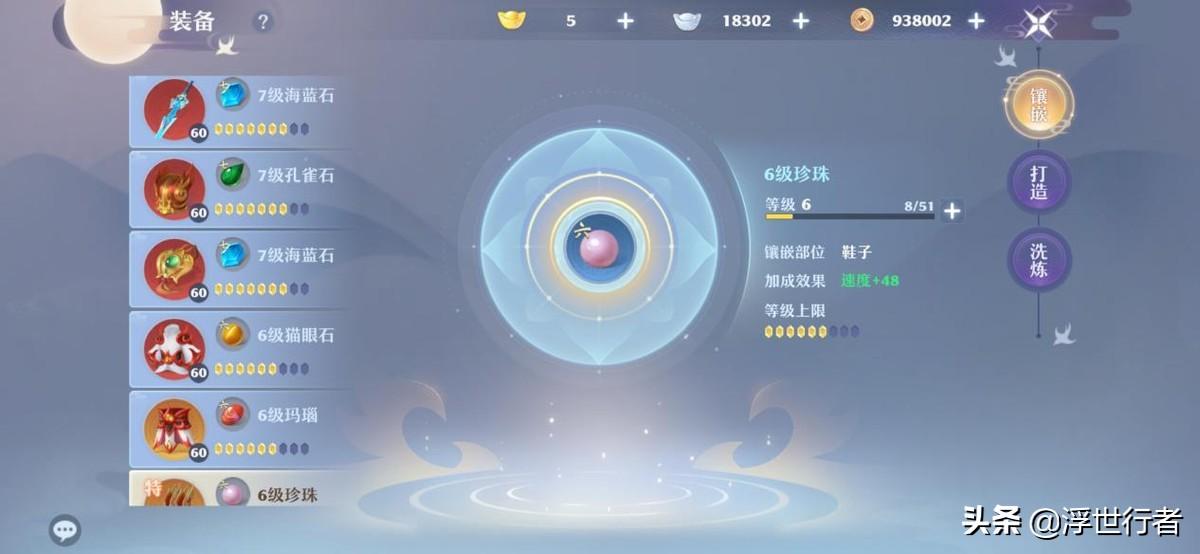Select the armor with 6级猫眼石 row
The width and height of the screenshot is (1200, 554).
click(240, 350)
